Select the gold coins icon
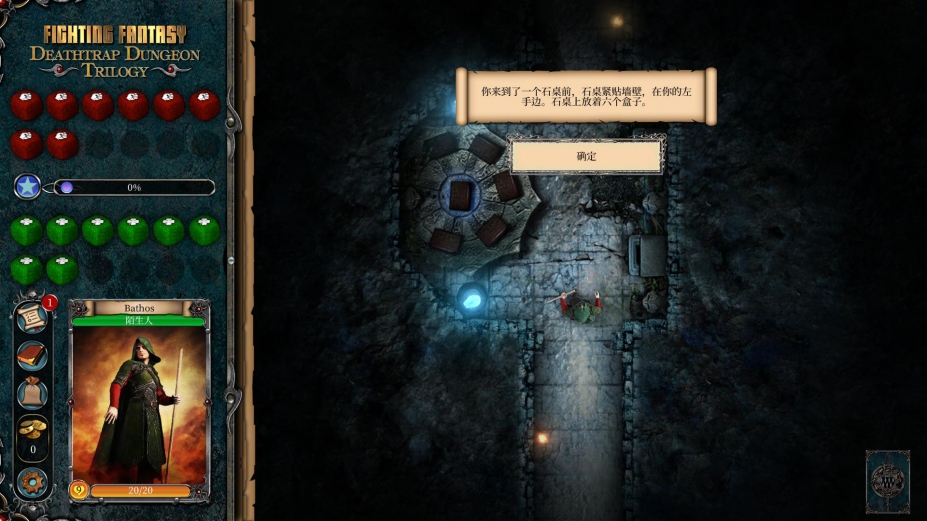 pos(32,429)
